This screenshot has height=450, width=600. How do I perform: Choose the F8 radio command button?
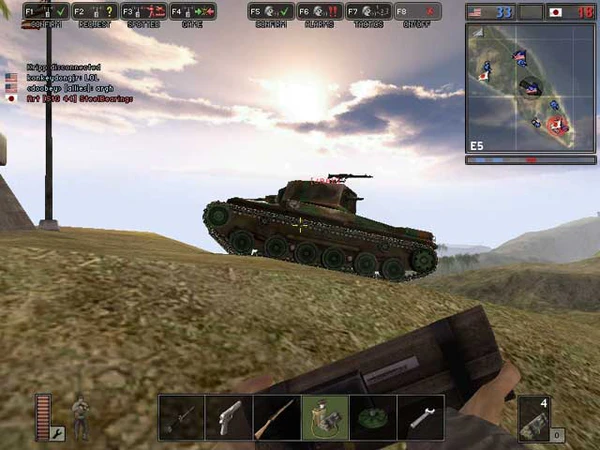tap(417, 12)
